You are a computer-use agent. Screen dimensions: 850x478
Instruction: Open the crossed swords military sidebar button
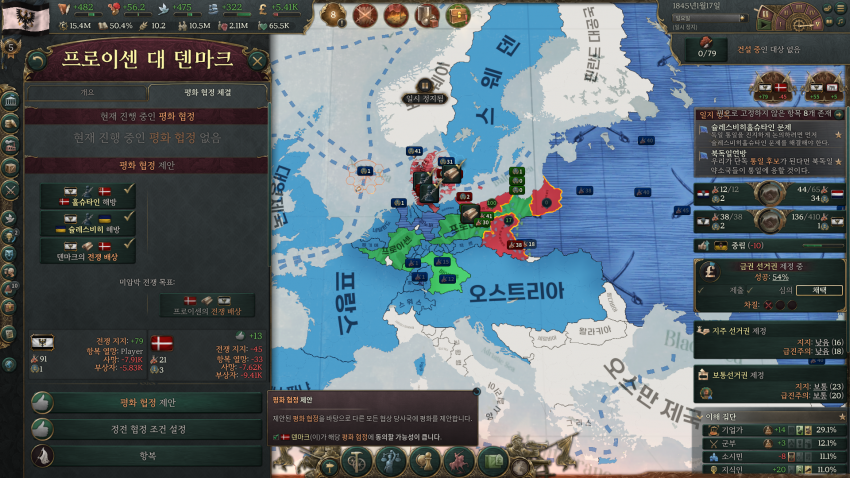pos(11,188)
